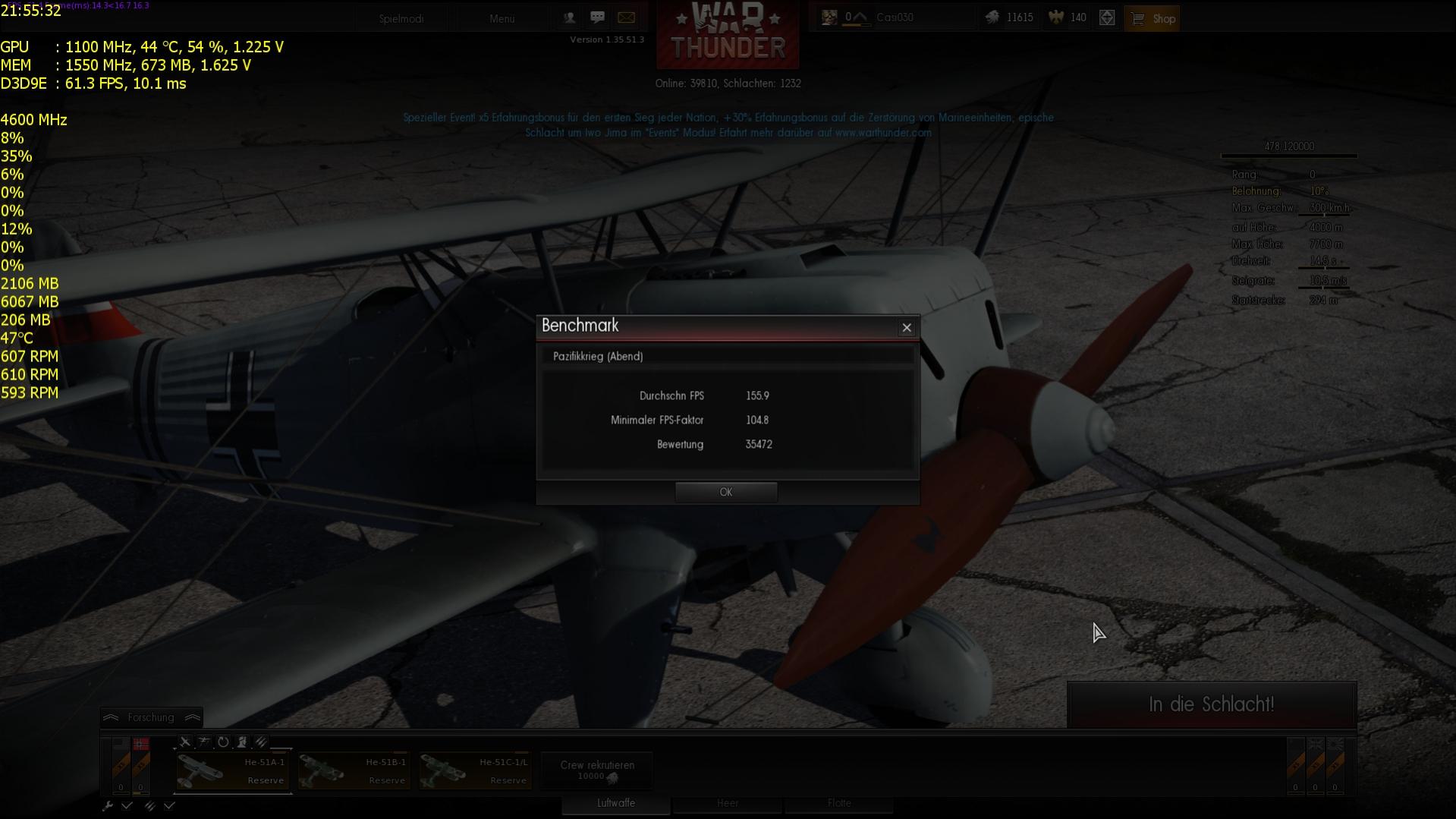Recruit a new crew for 10000

[597, 770]
